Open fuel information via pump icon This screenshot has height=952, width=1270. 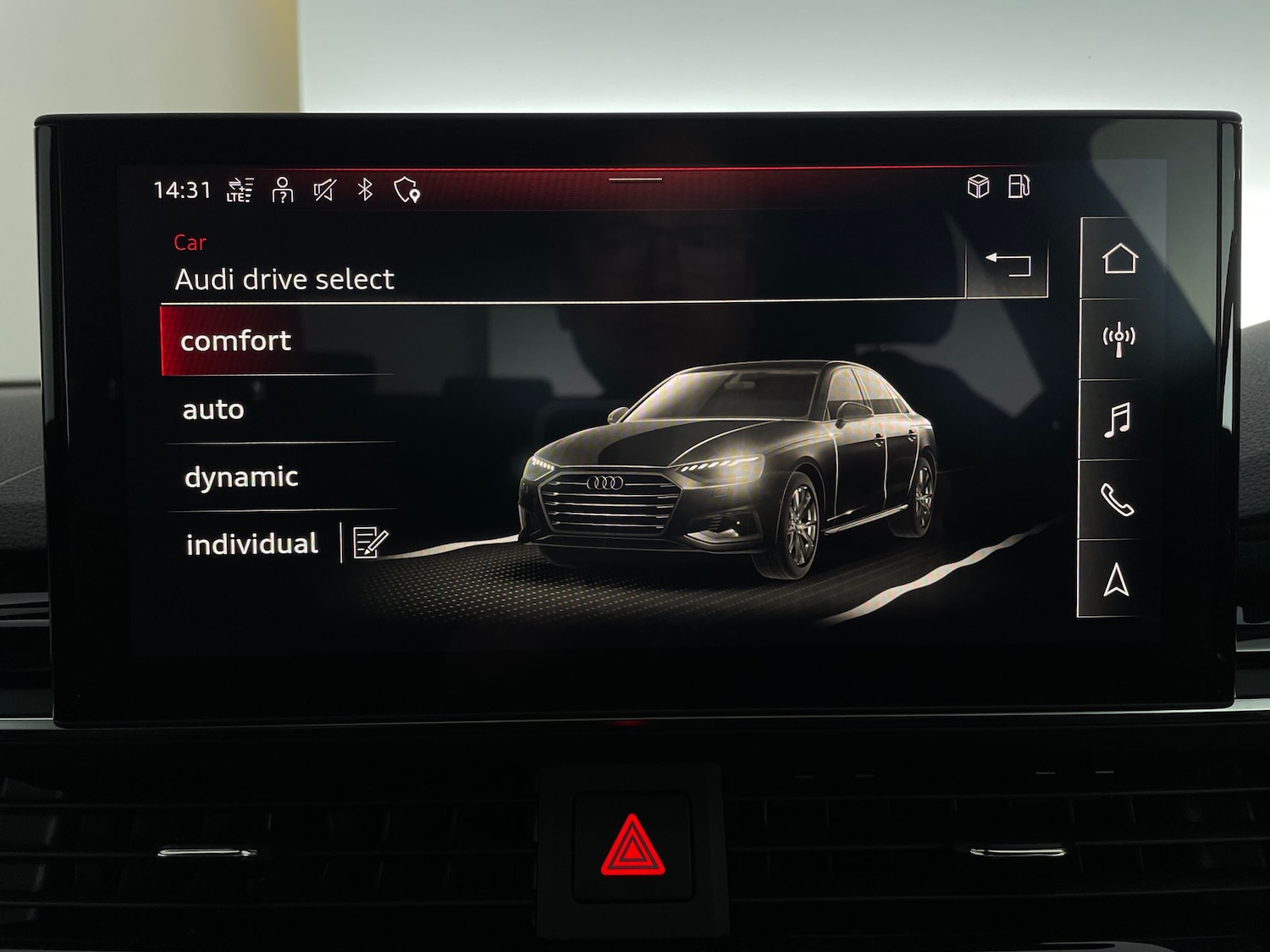click(1018, 189)
